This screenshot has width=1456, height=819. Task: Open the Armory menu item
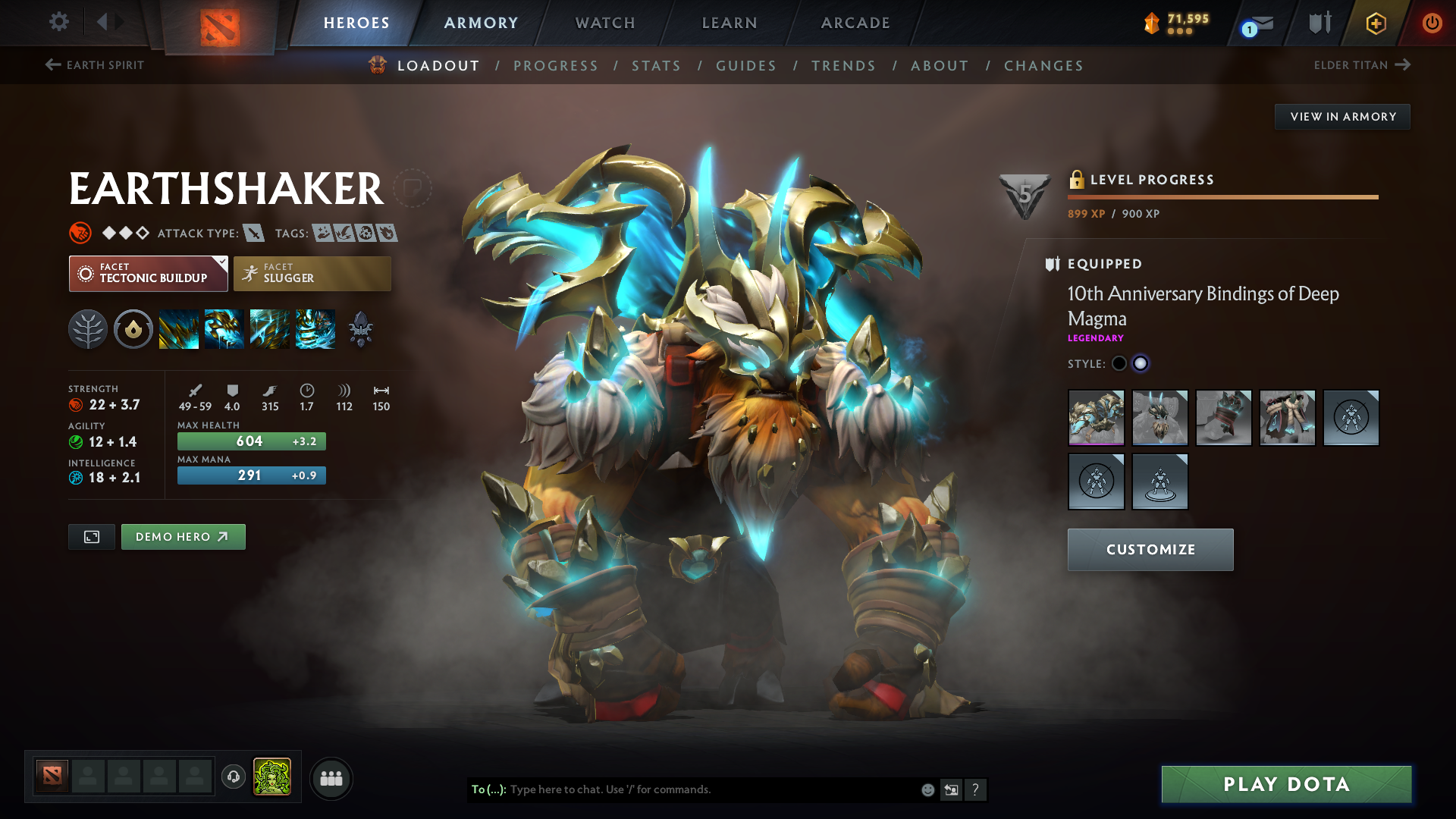point(480,23)
